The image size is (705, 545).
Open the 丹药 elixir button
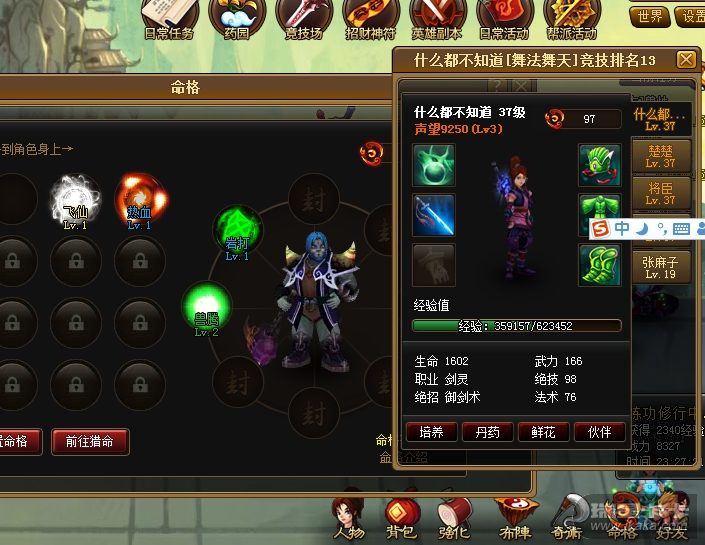coord(487,432)
